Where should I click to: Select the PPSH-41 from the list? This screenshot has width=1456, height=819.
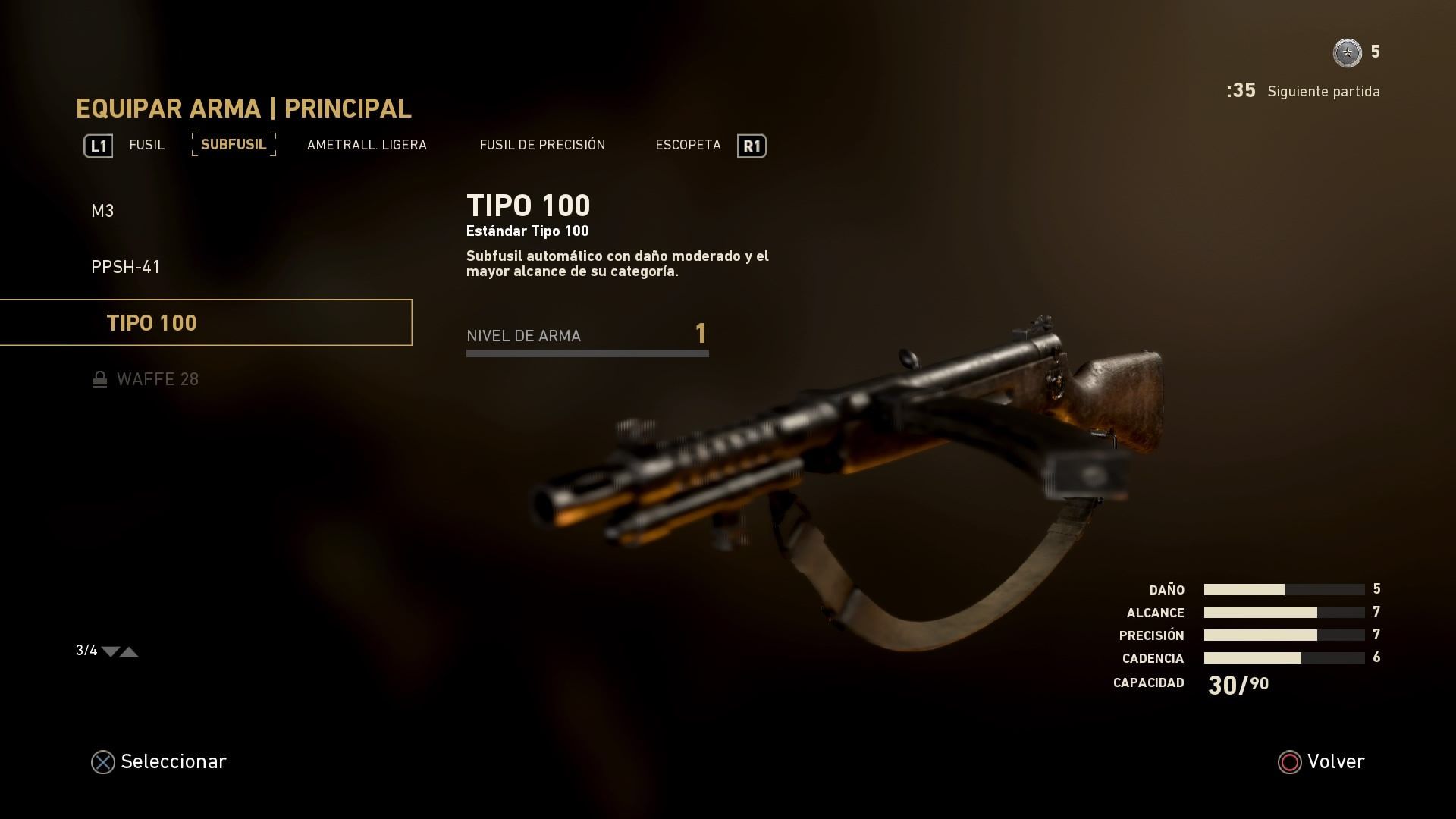point(125,267)
